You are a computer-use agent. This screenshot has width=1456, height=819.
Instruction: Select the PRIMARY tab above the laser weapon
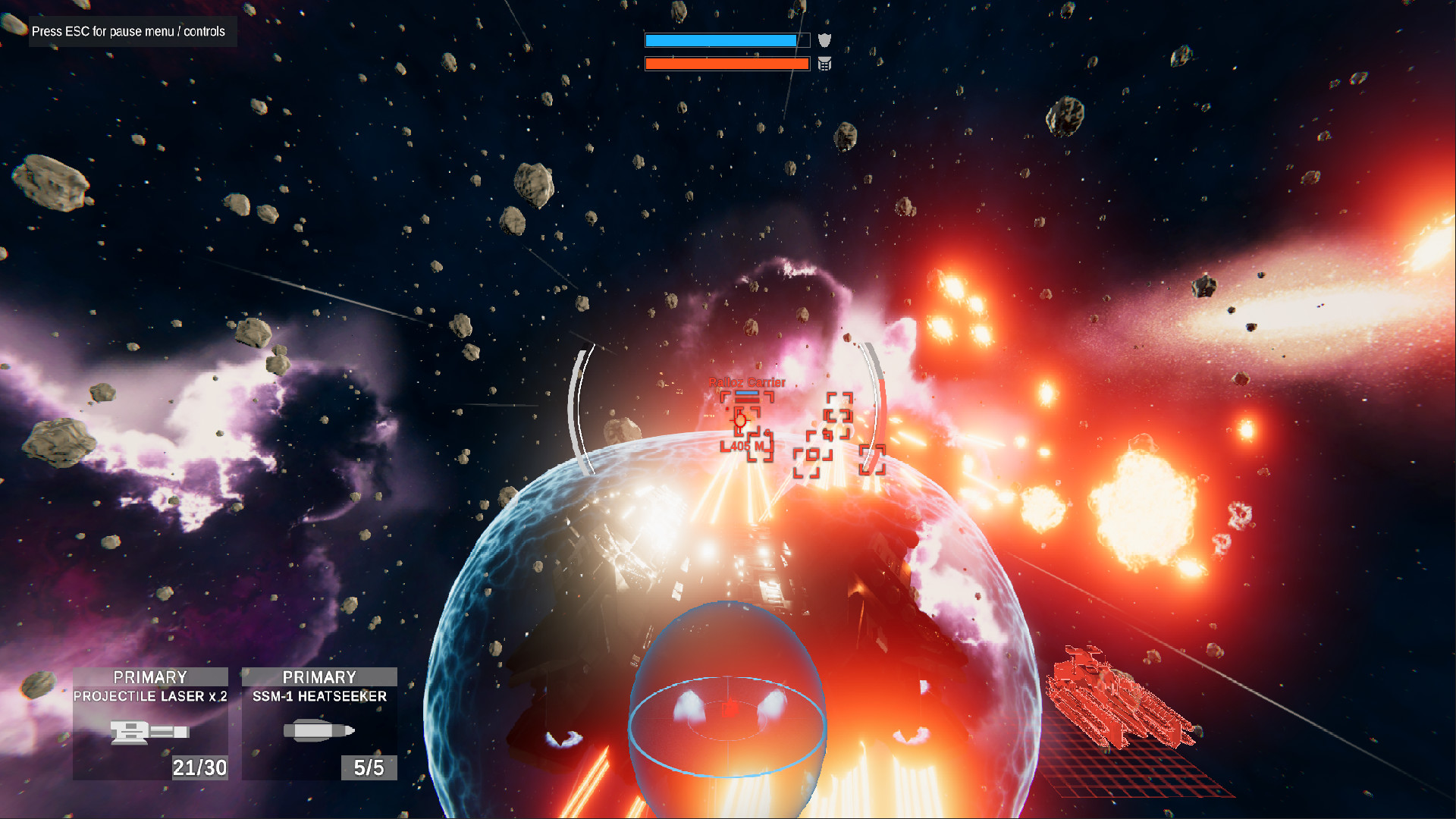[149, 676]
